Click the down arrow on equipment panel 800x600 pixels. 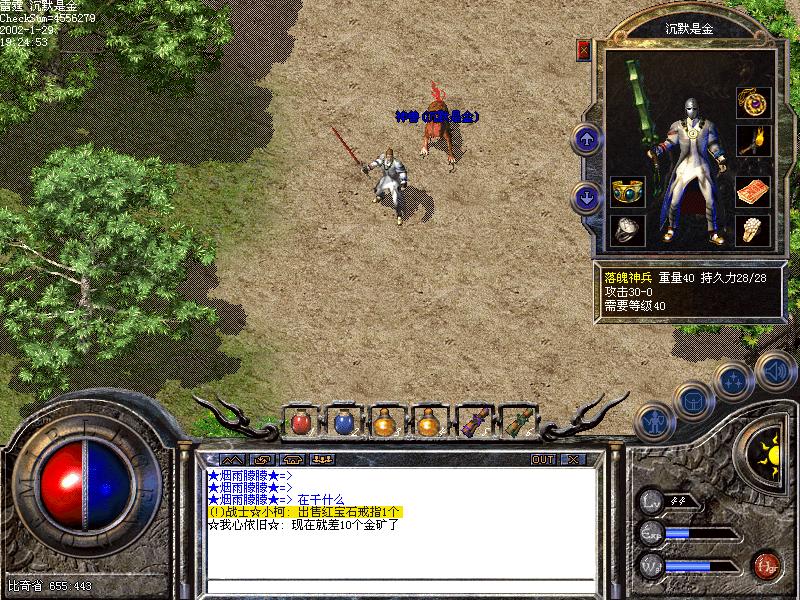pos(587,197)
